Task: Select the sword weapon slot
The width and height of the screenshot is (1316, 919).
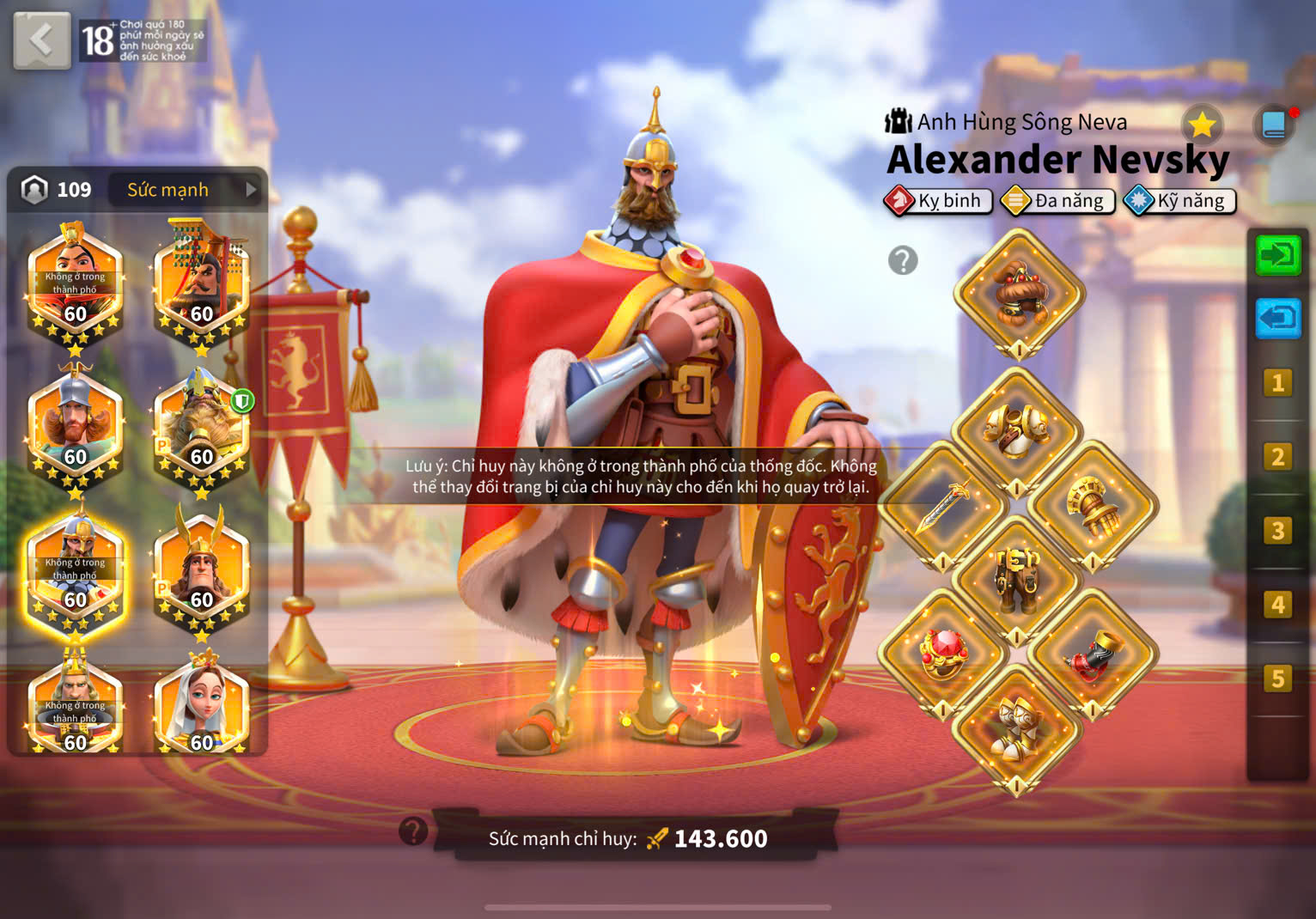Action: pos(942,507)
